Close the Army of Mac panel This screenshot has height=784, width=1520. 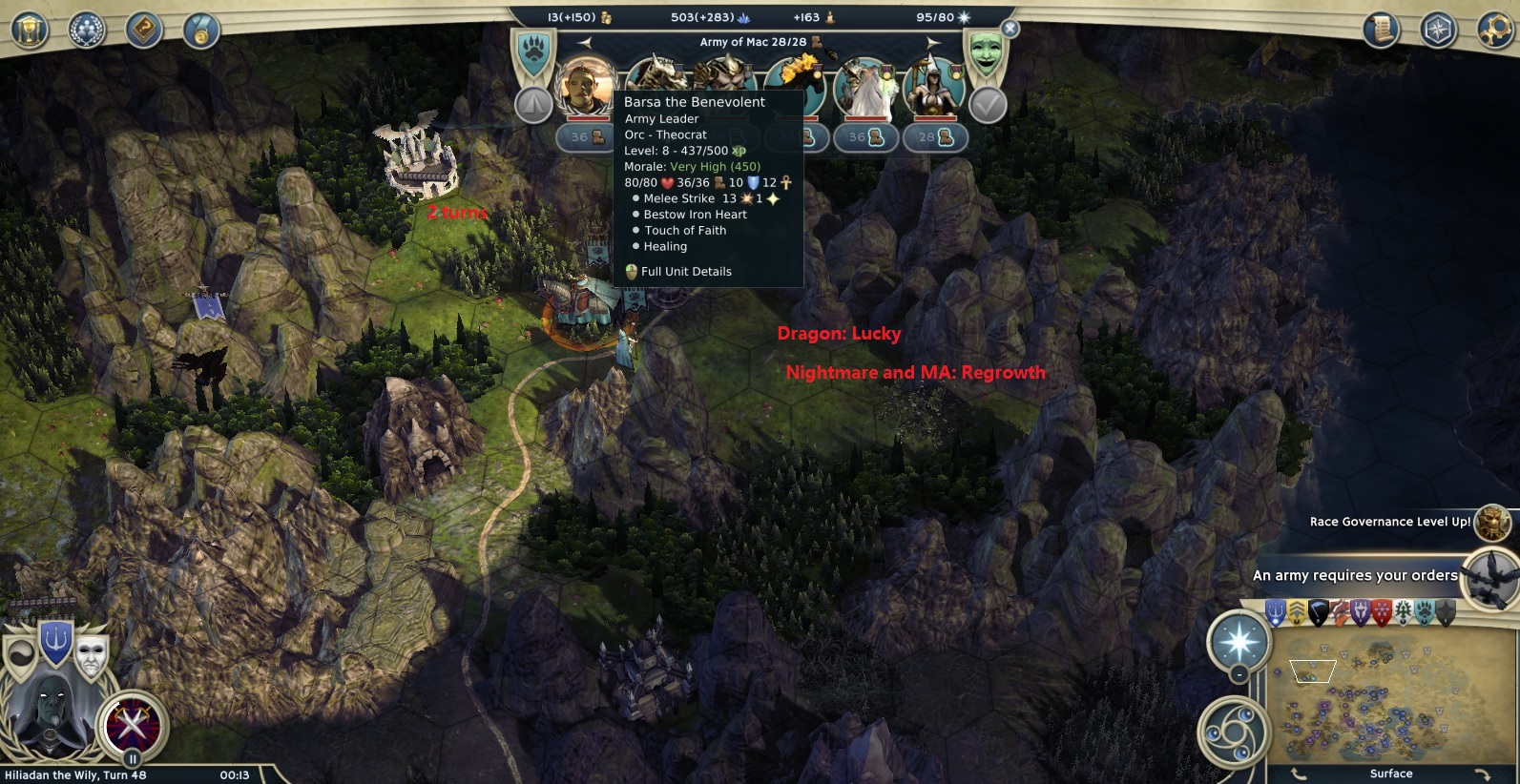pos(1010,30)
